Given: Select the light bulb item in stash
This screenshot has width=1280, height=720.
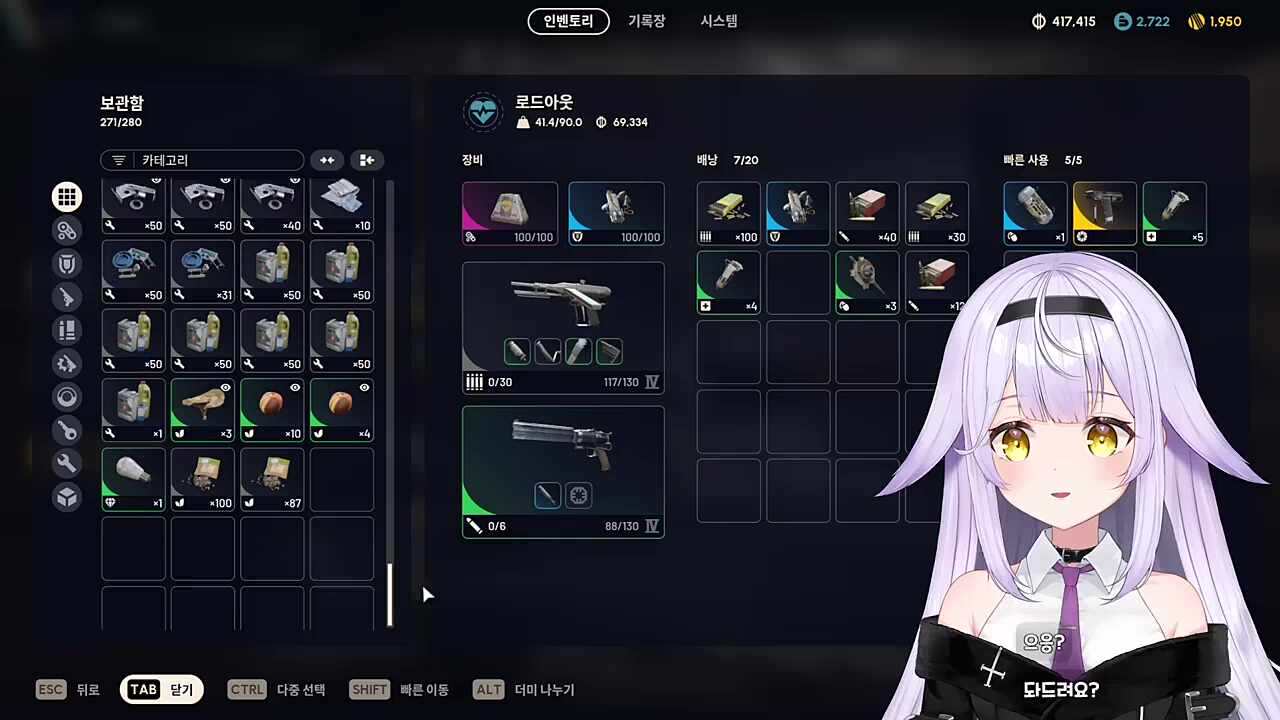Looking at the screenshot, I should pyautogui.click(x=134, y=479).
